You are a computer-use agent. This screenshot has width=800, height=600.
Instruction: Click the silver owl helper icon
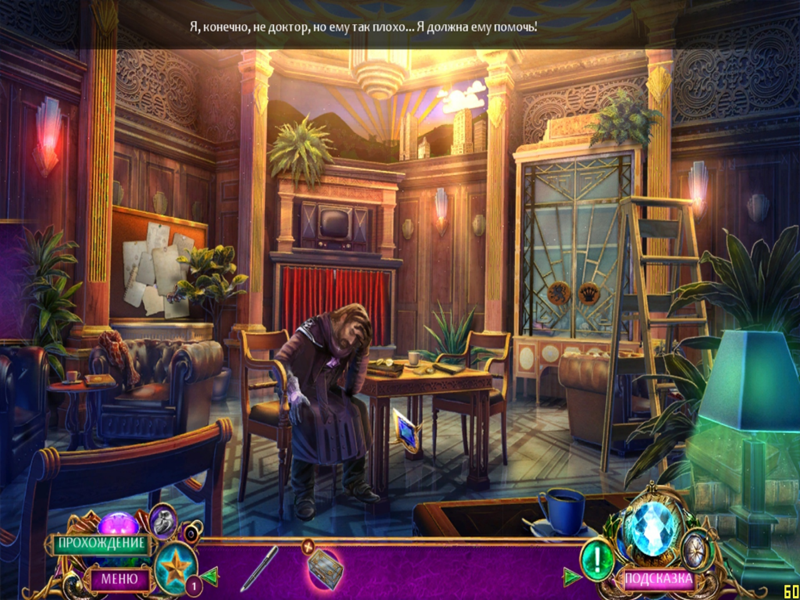pos(162,520)
